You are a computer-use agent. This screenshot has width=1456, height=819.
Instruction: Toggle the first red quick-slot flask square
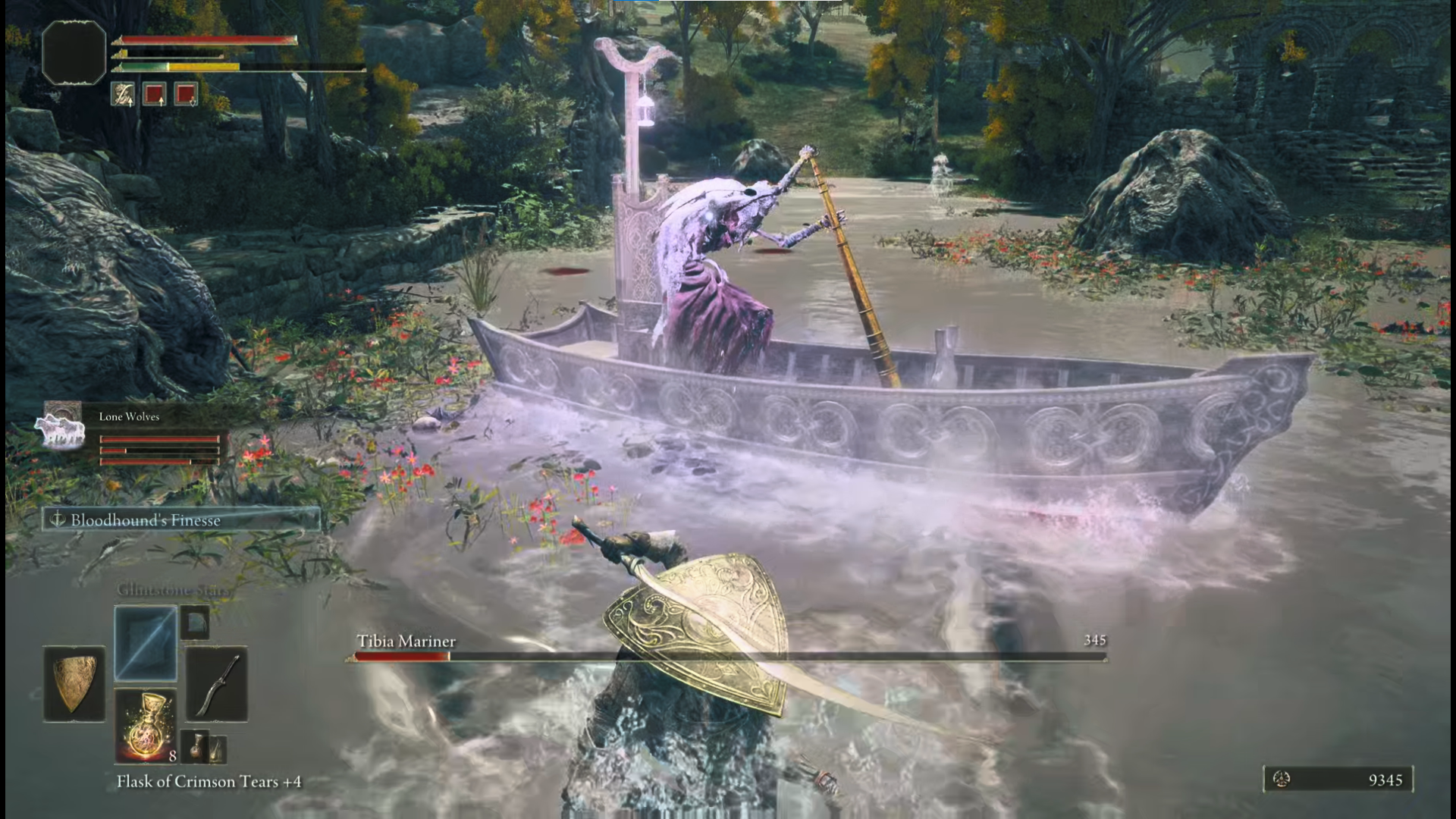tap(154, 93)
